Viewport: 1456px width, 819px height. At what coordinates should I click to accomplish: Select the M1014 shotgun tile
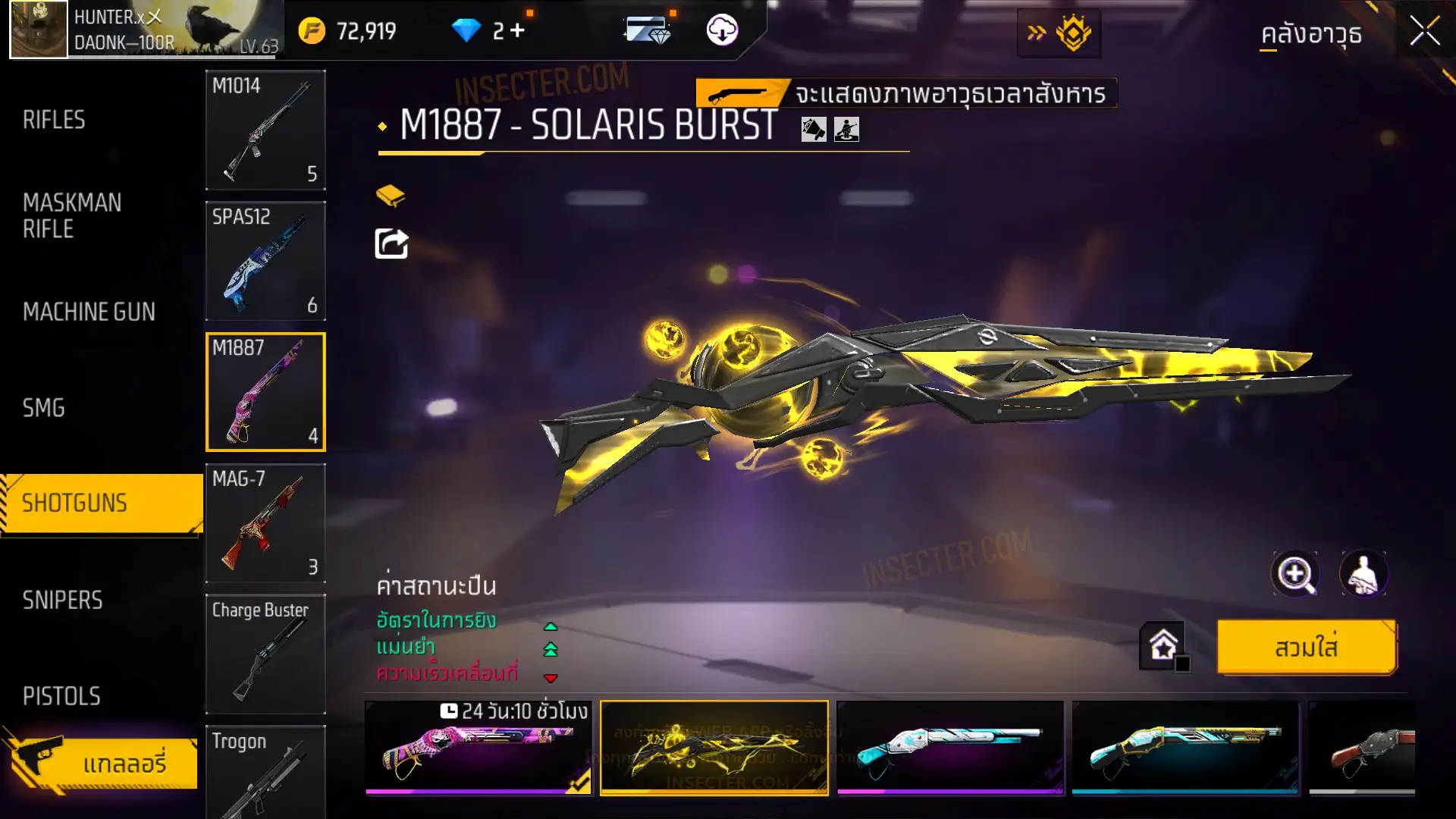tap(265, 130)
